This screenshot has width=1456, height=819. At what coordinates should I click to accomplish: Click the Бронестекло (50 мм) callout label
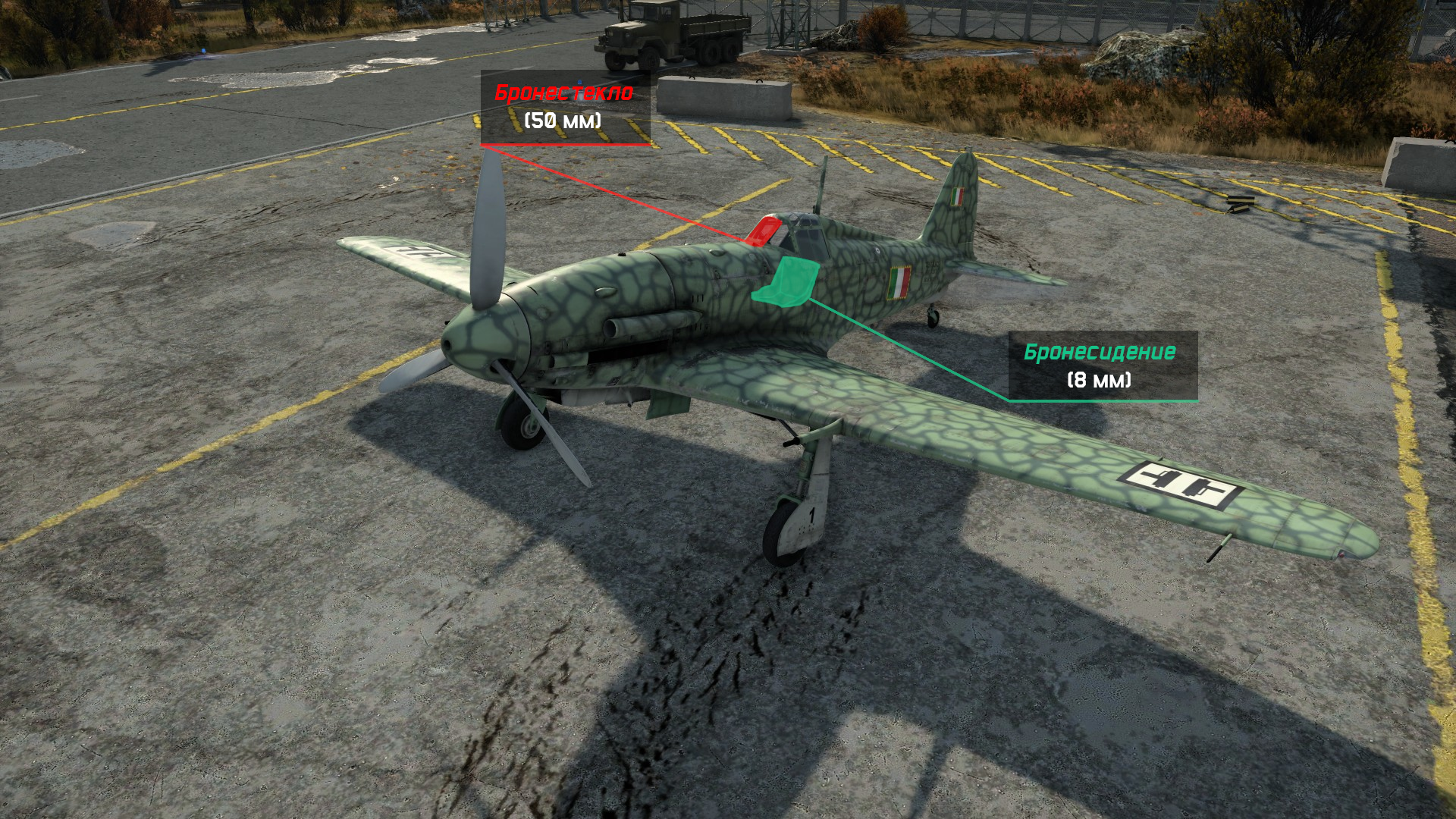(564, 107)
